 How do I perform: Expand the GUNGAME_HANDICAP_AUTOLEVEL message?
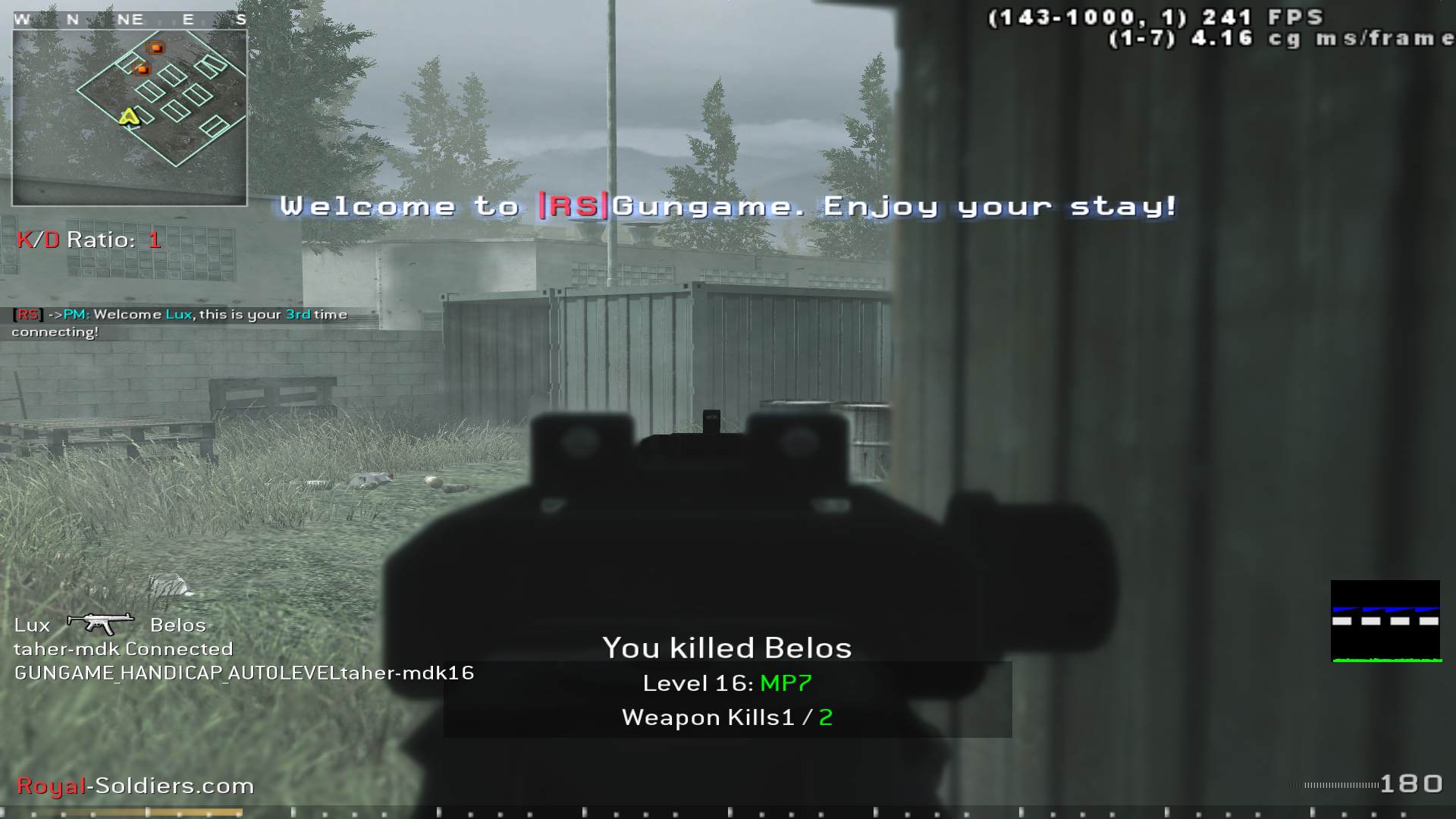pyautogui.click(x=243, y=672)
